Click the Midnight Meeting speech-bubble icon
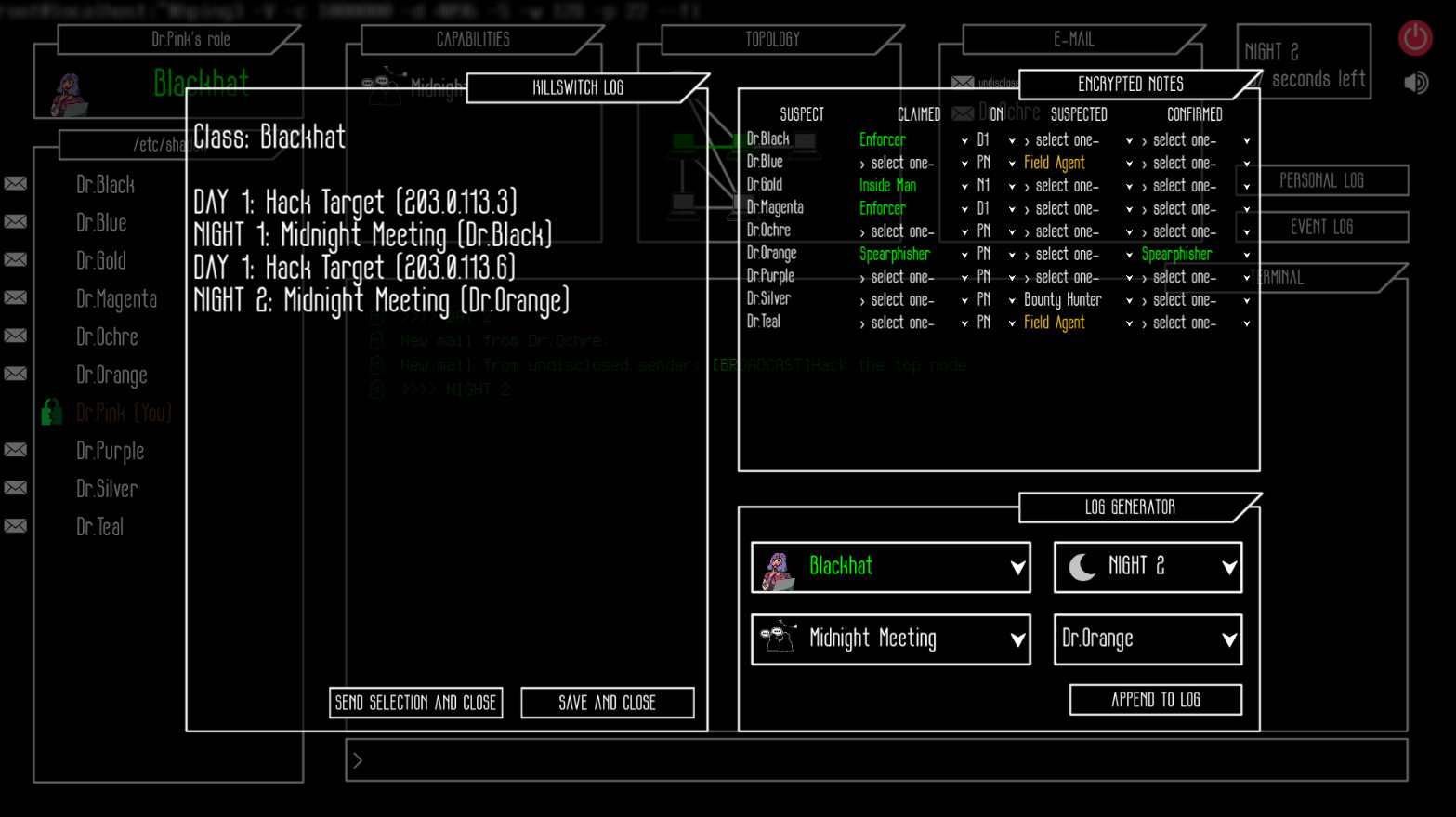 tap(778, 638)
